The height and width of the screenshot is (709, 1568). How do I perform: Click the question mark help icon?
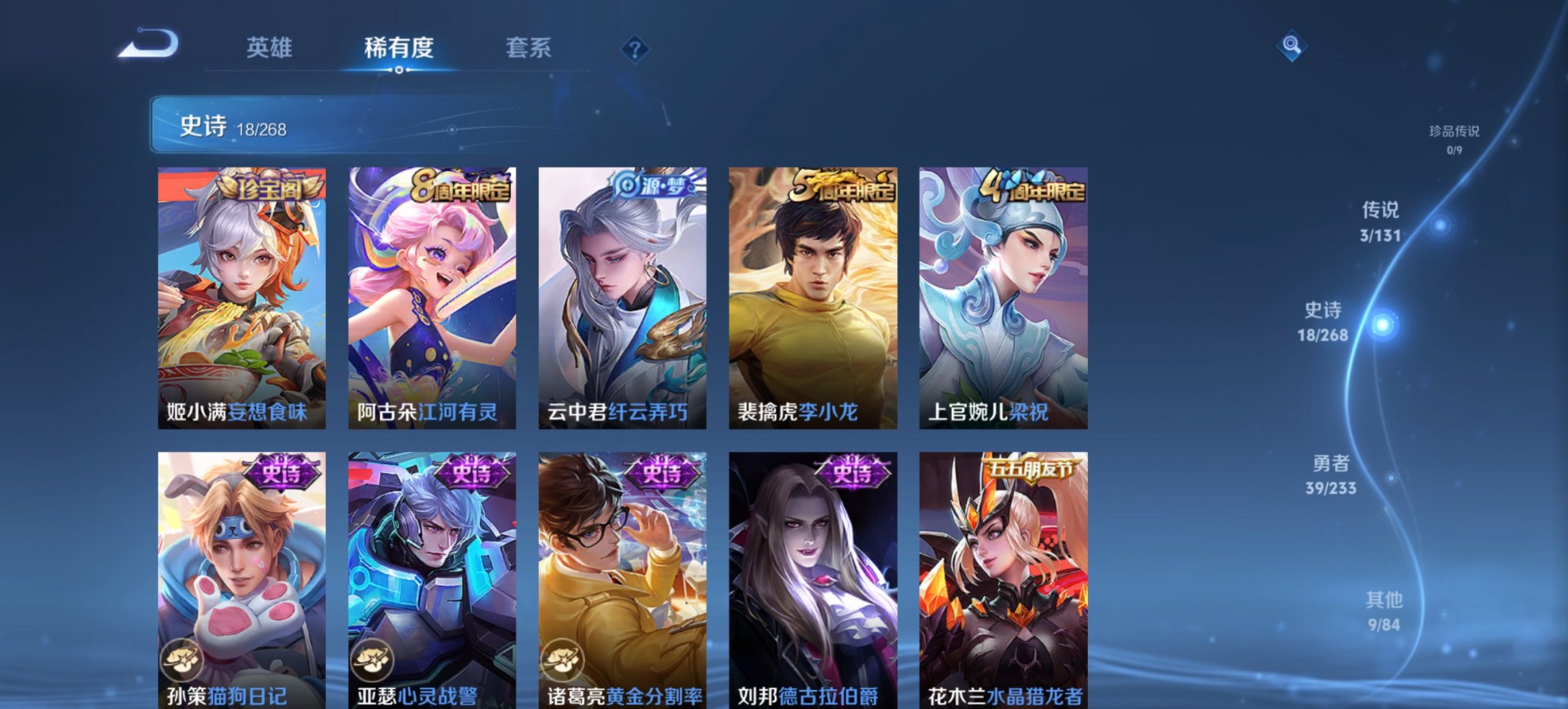pyautogui.click(x=635, y=48)
